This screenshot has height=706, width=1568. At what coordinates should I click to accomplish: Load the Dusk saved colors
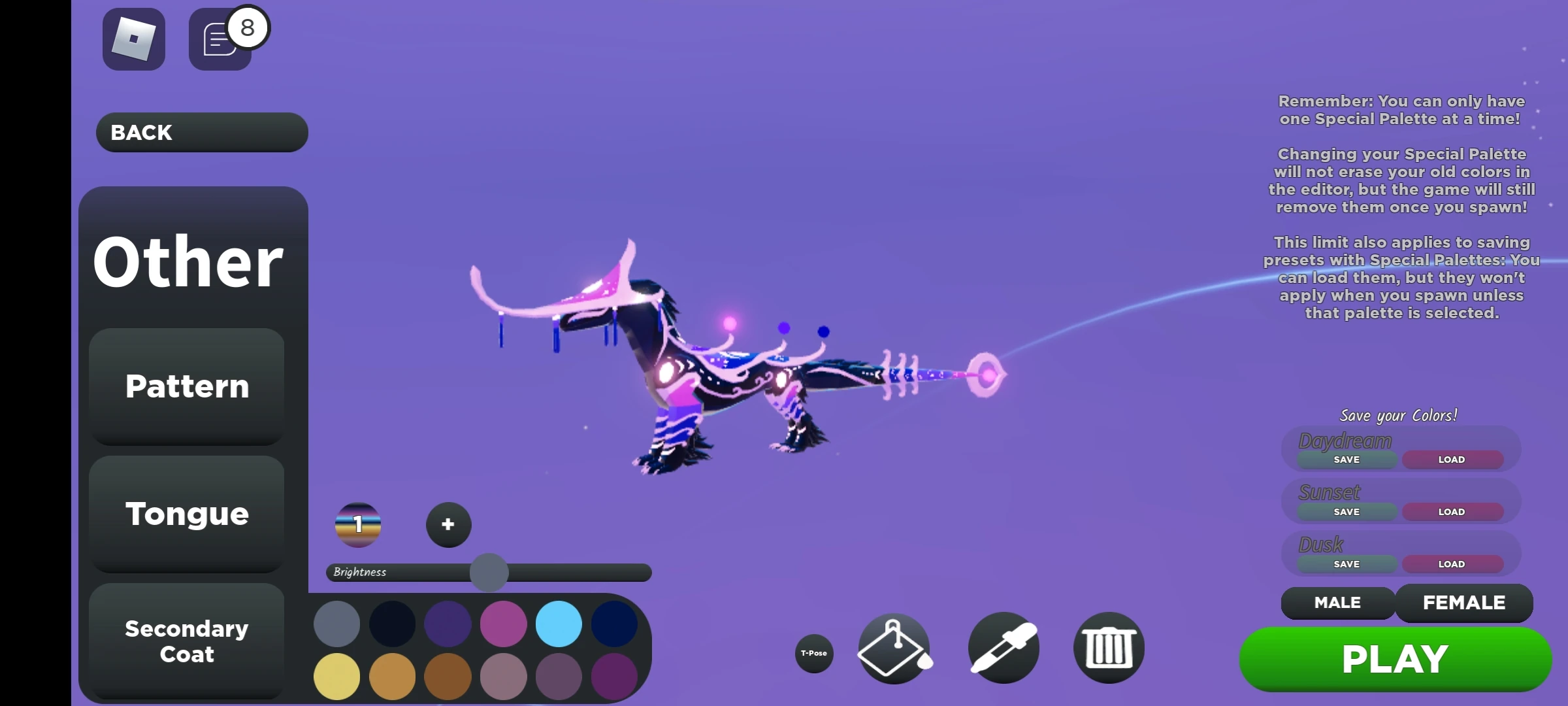pyautogui.click(x=1452, y=563)
